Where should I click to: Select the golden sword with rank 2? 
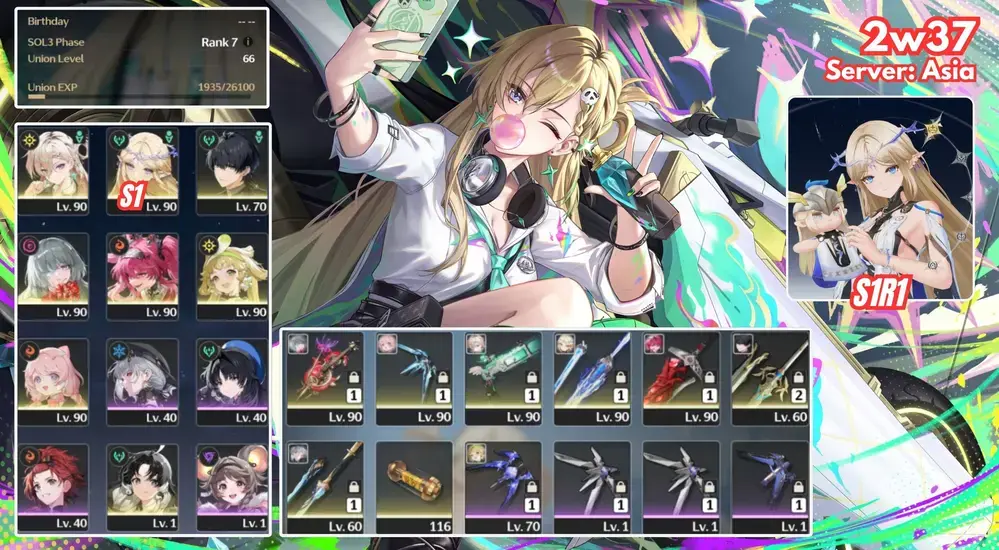[769, 372]
